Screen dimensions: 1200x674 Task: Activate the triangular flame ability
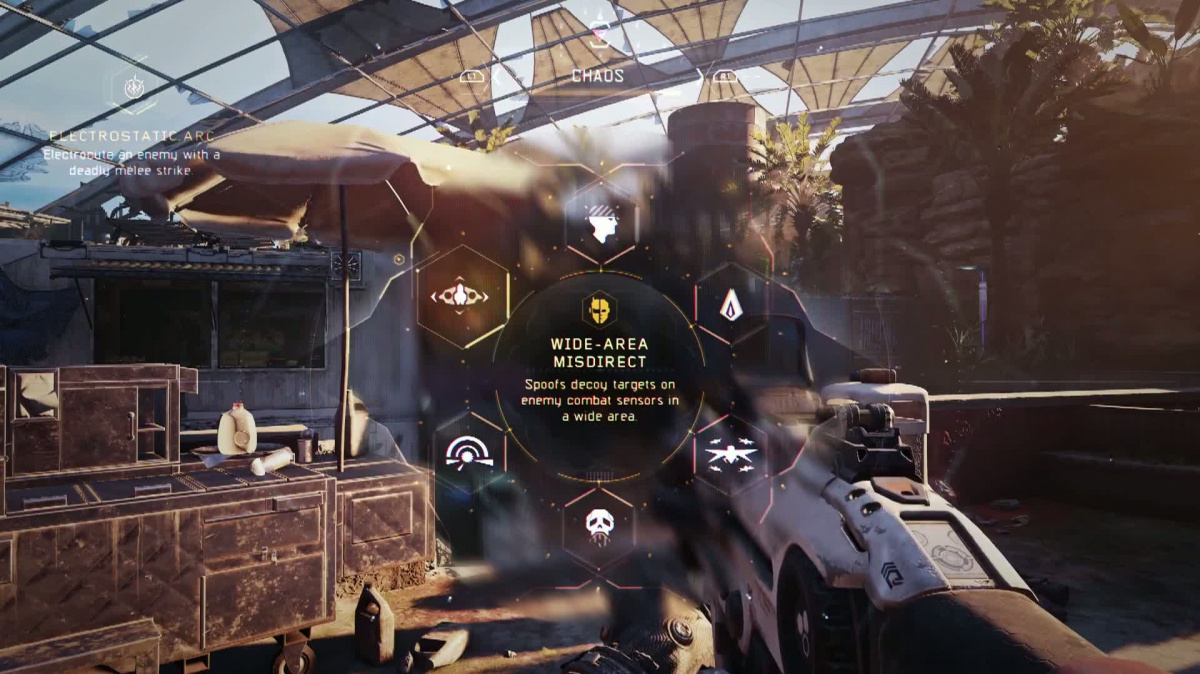click(730, 304)
